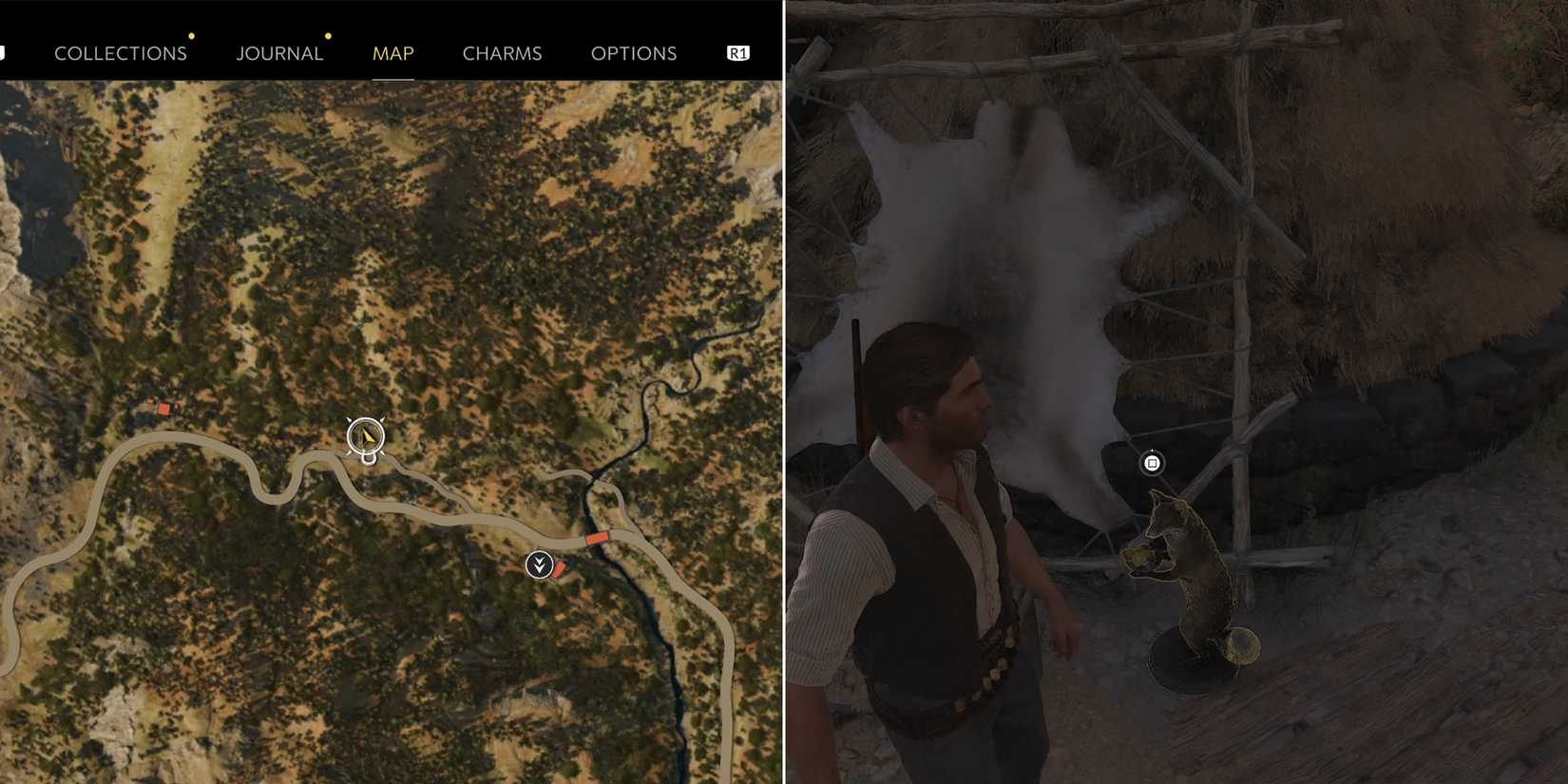Open the OPTIONS tab

tap(634, 53)
